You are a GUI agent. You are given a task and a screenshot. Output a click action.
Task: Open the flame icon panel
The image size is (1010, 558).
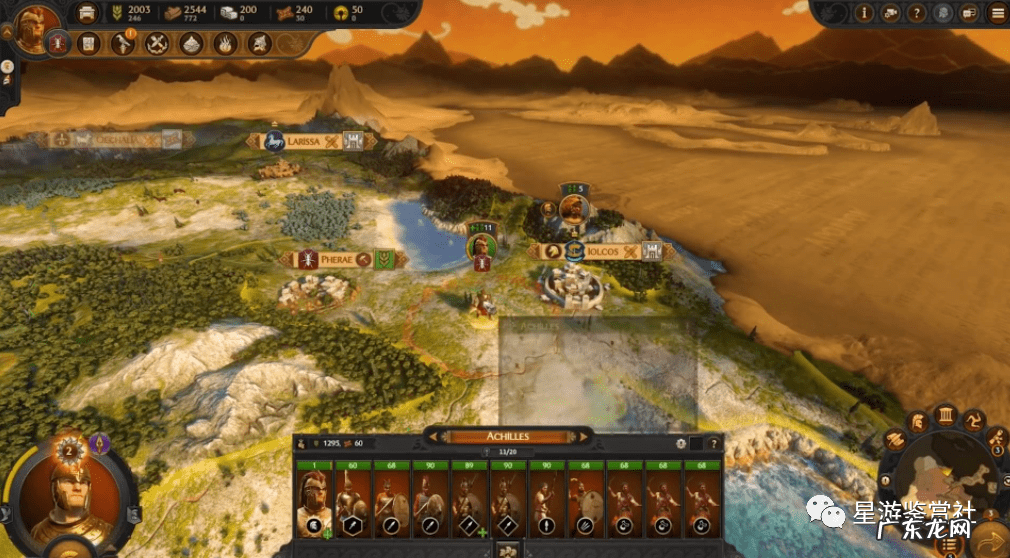coord(225,43)
